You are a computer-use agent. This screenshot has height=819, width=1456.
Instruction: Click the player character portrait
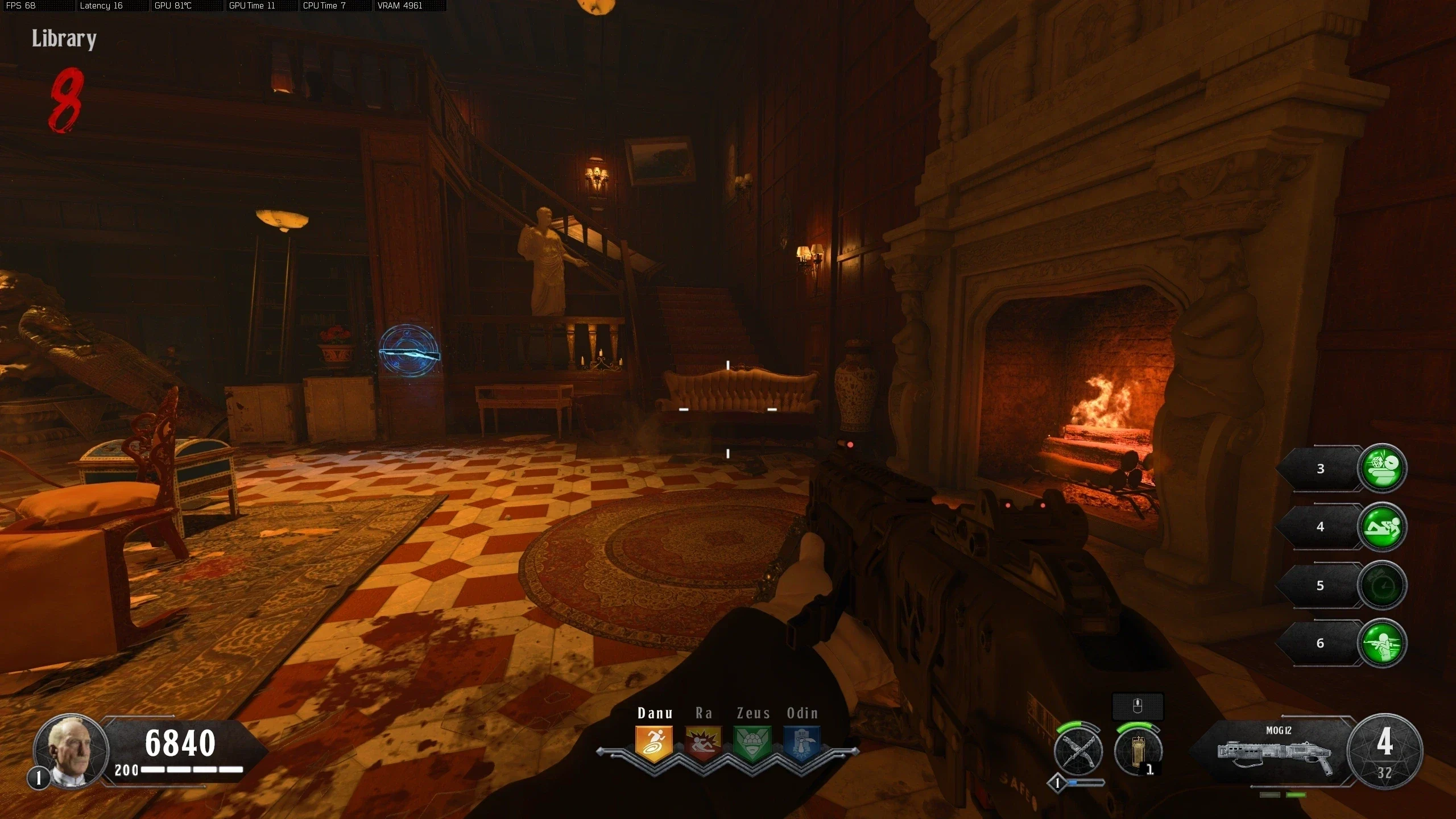[x=71, y=750]
